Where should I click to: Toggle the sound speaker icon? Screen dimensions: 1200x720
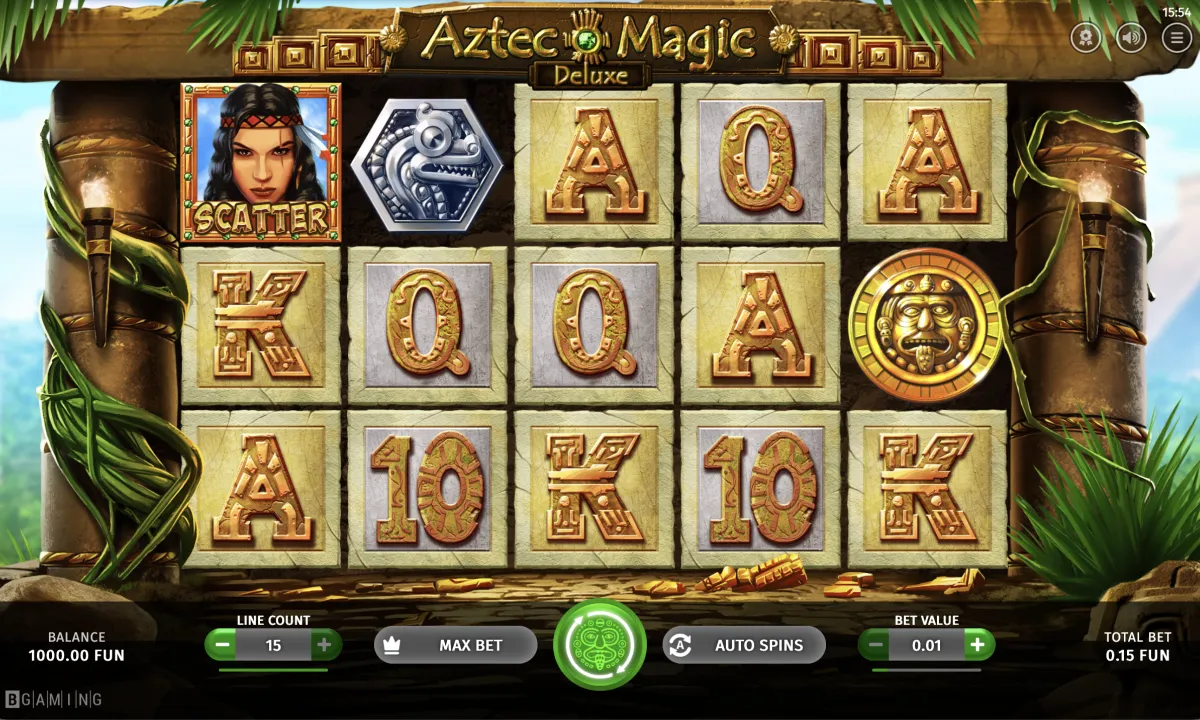pos(1131,38)
